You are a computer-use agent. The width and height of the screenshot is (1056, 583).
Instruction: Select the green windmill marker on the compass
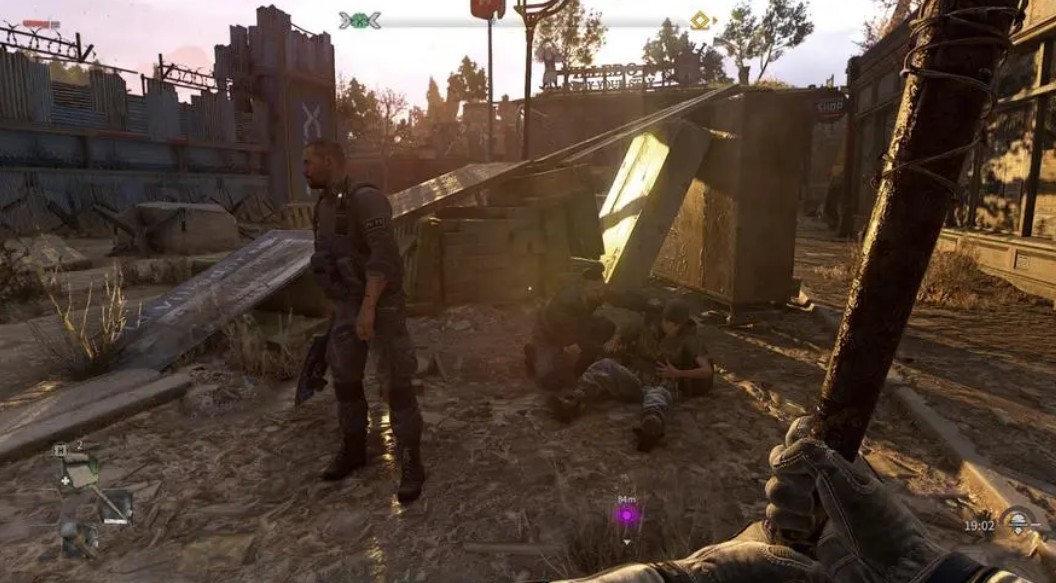coord(359,20)
